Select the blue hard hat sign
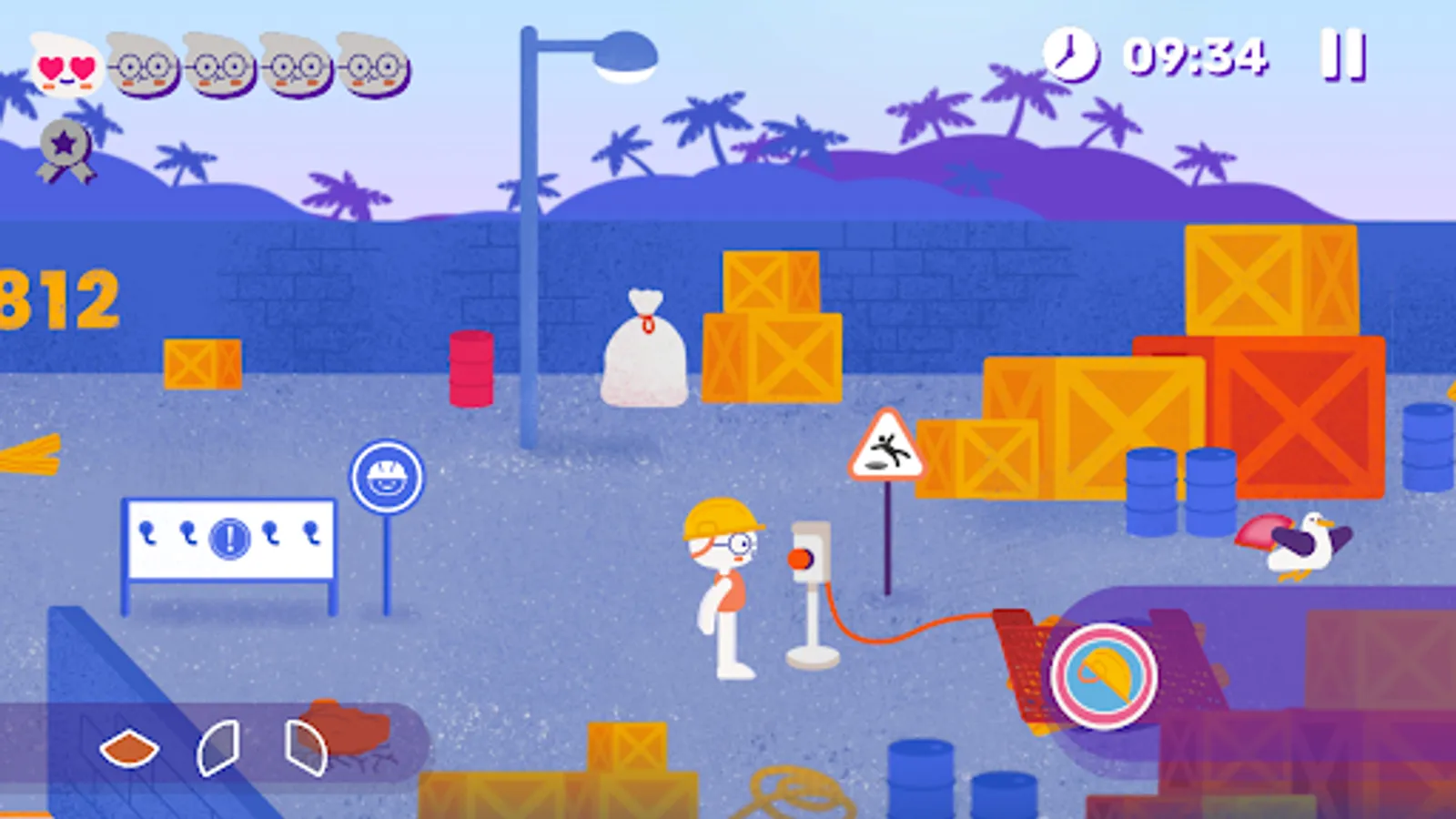The image size is (1456, 819). click(389, 471)
